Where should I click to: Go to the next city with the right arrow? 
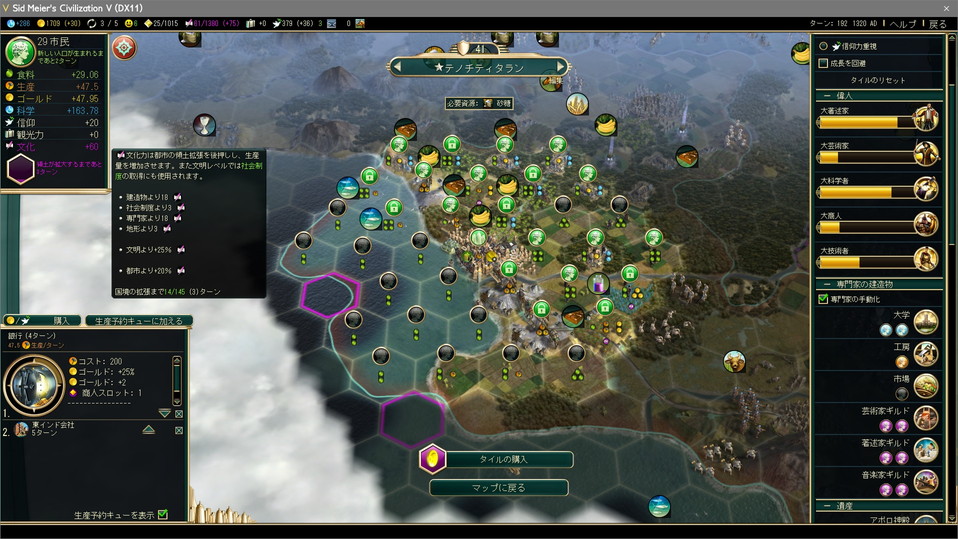pyautogui.click(x=560, y=67)
